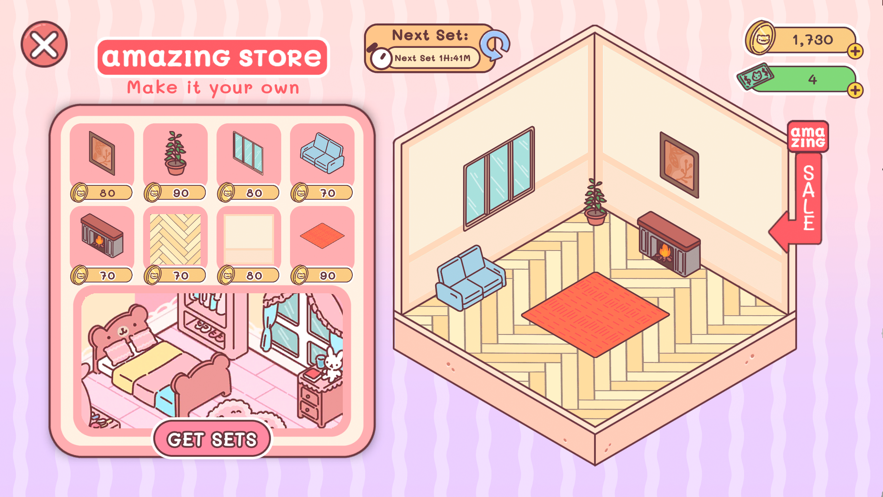This screenshot has height=497, width=883.
Task: Add more gold coins with plus button
Action: tap(855, 51)
